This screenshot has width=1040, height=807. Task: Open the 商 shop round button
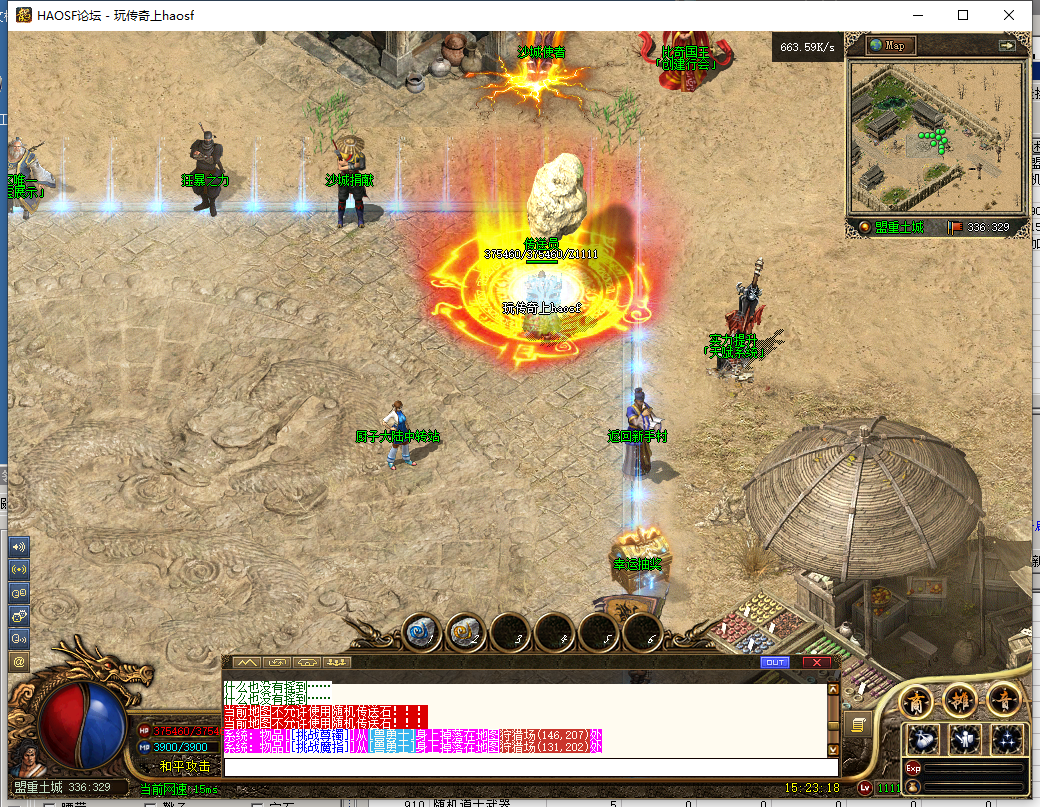(x=916, y=701)
